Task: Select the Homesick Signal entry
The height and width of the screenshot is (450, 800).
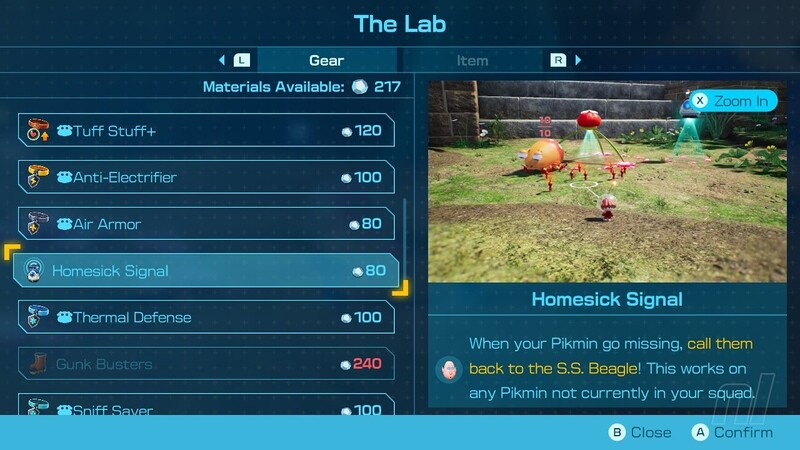Action: (206, 271)
